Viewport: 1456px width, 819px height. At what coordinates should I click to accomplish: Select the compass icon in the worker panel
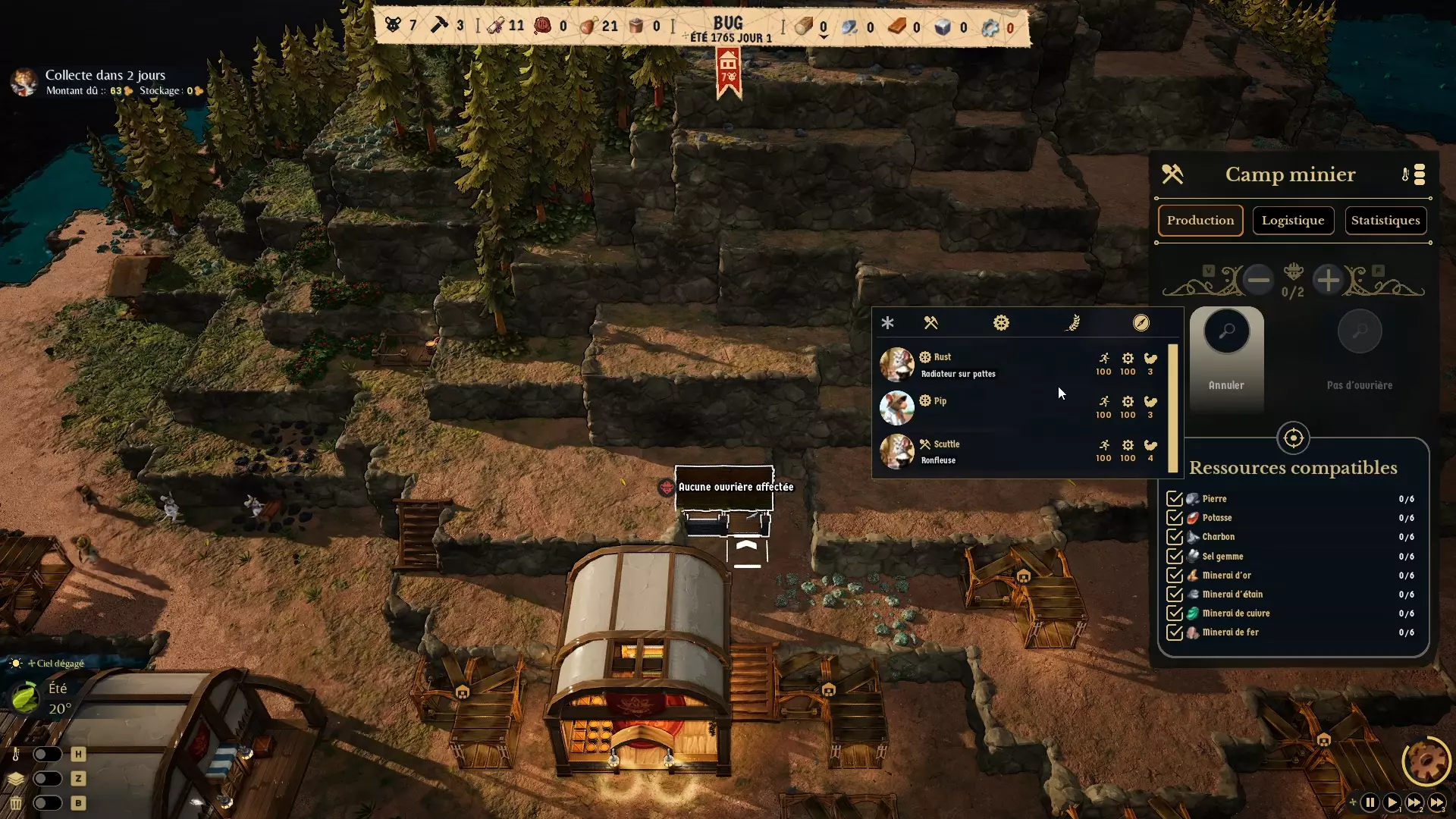1142,322
